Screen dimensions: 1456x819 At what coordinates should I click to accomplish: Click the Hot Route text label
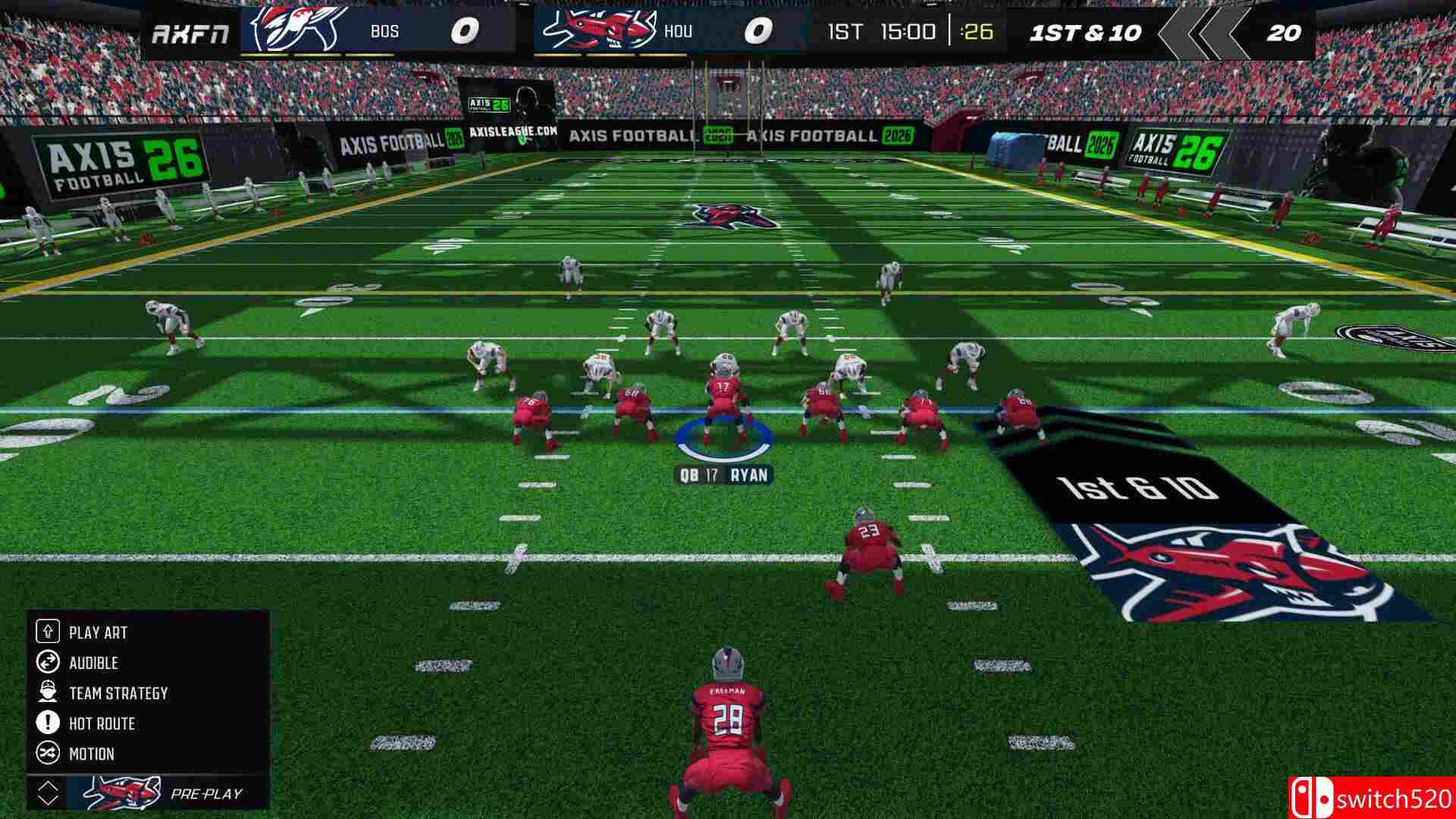click(102, 723)
